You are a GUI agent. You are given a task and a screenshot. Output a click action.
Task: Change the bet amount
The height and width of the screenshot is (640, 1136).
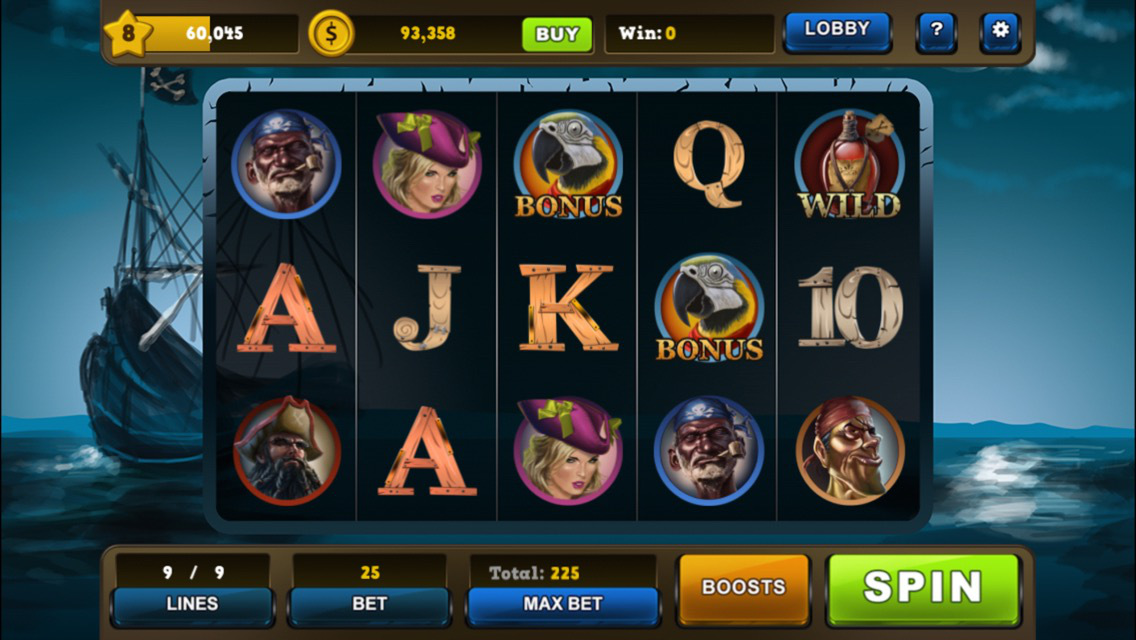[x=369, y=604]
